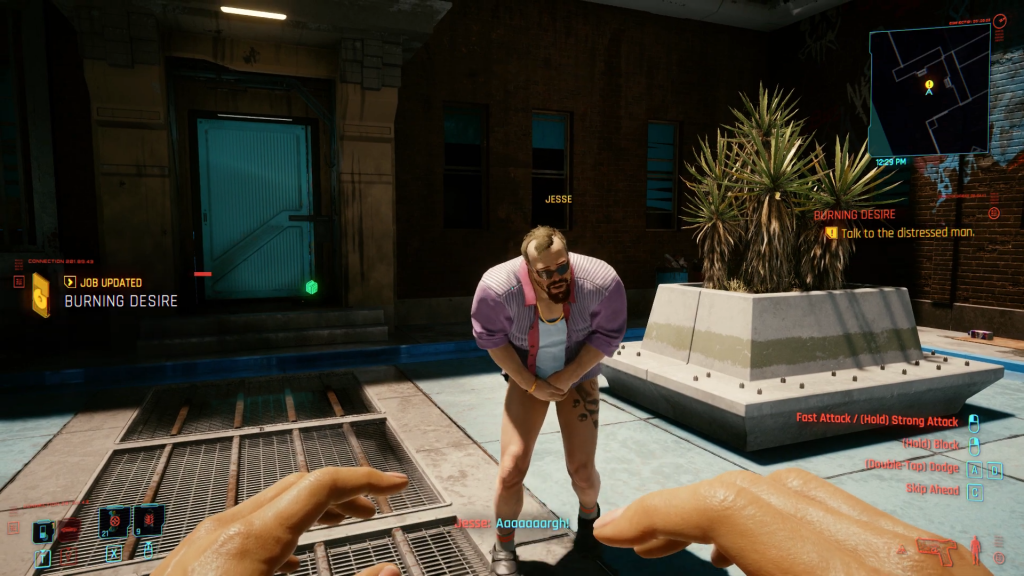1024x576 pixels.
Task: Select the grenade slot with count 9
Action: click(x=148, y=522)
